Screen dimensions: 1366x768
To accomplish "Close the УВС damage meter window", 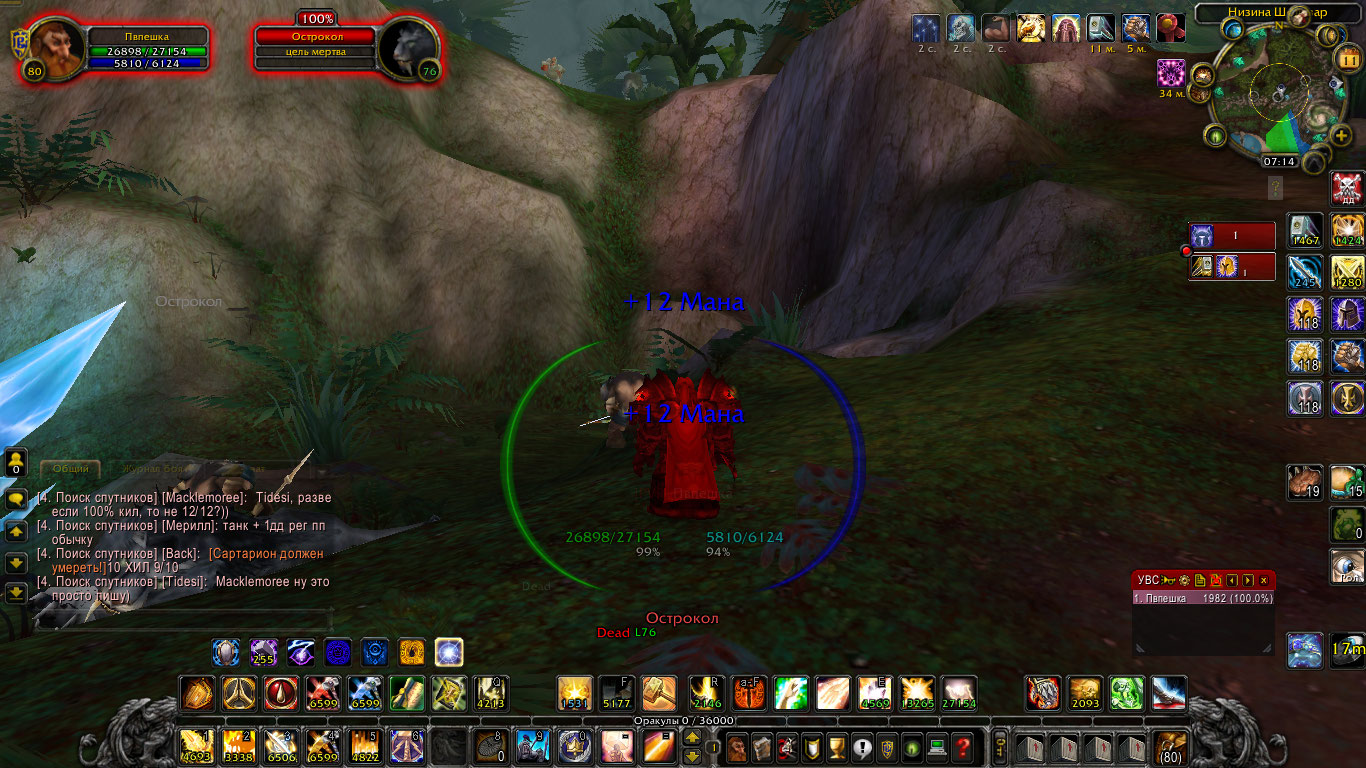I will [1264, 580].
